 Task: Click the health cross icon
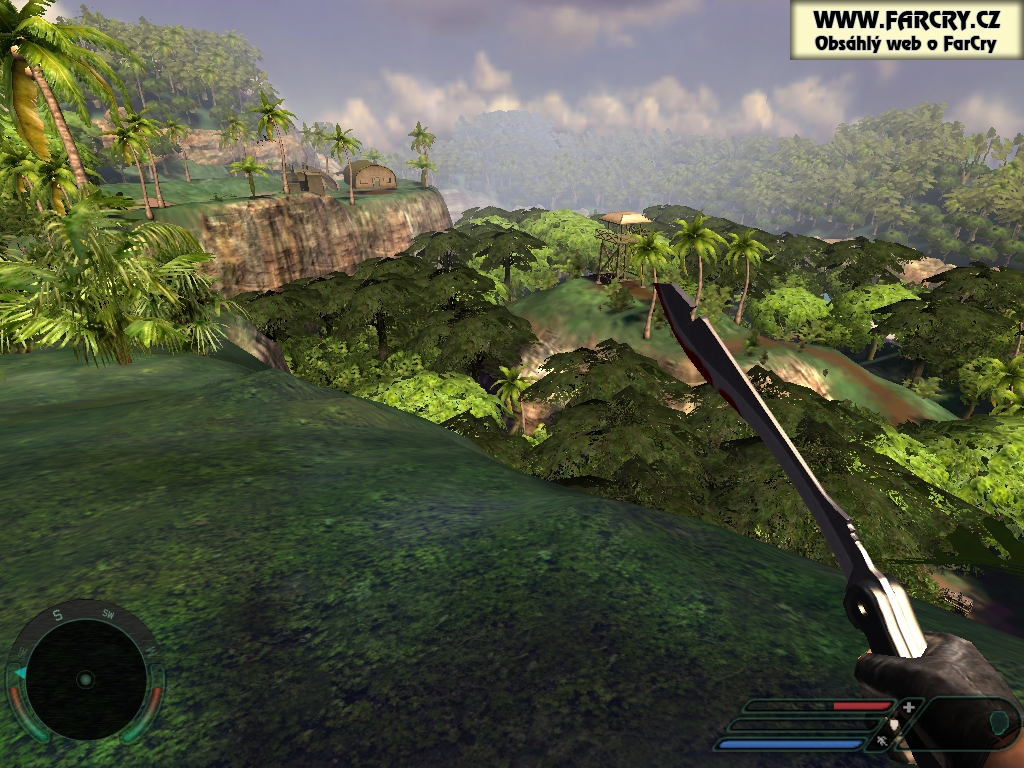coord(908,707)
